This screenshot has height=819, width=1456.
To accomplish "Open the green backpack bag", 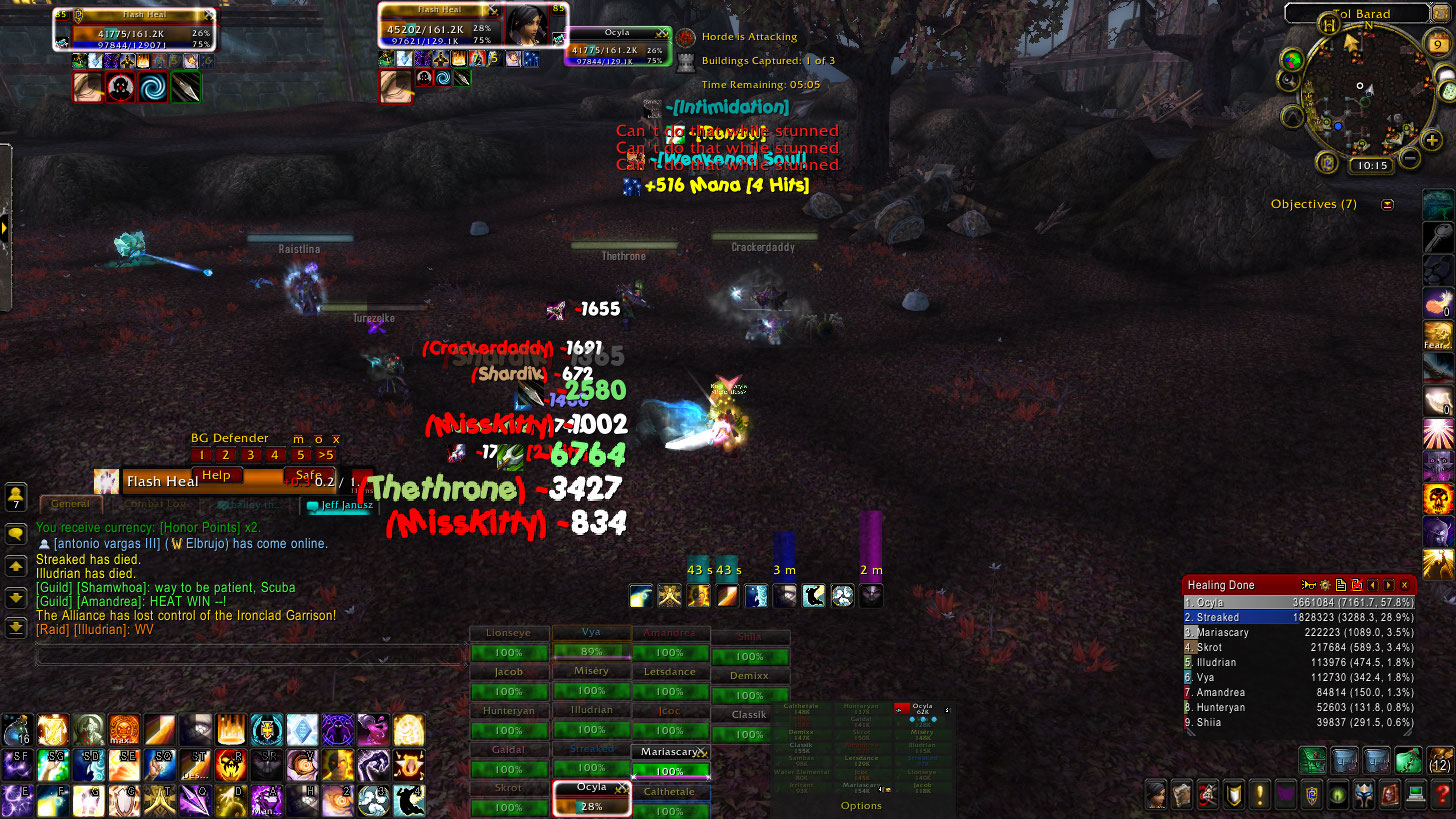I will 1409,761.
